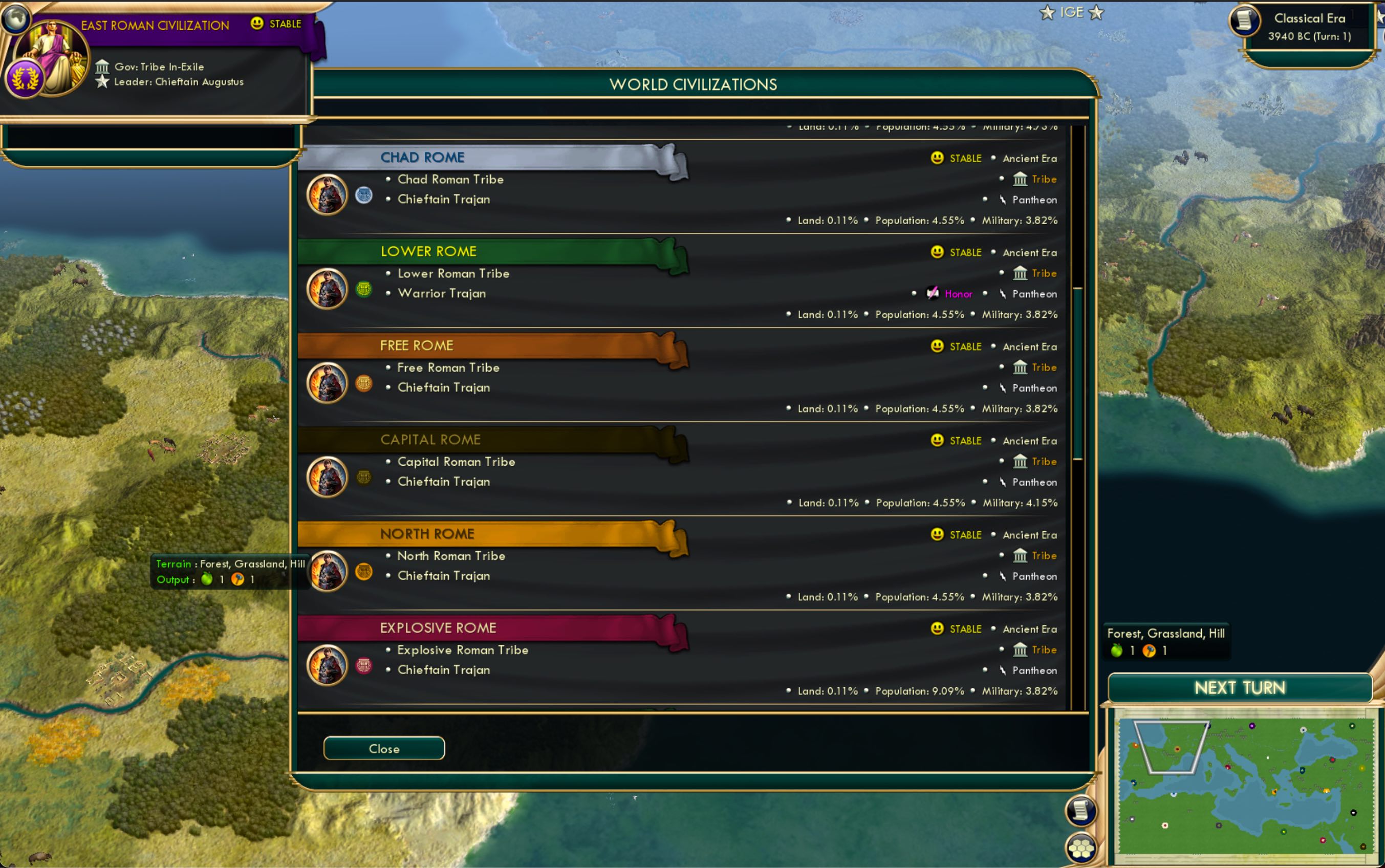Screen dimensions: 1385x868
Task: Click the Honor policy icon beside Lower Rome
Action: (x=933, y=293)
